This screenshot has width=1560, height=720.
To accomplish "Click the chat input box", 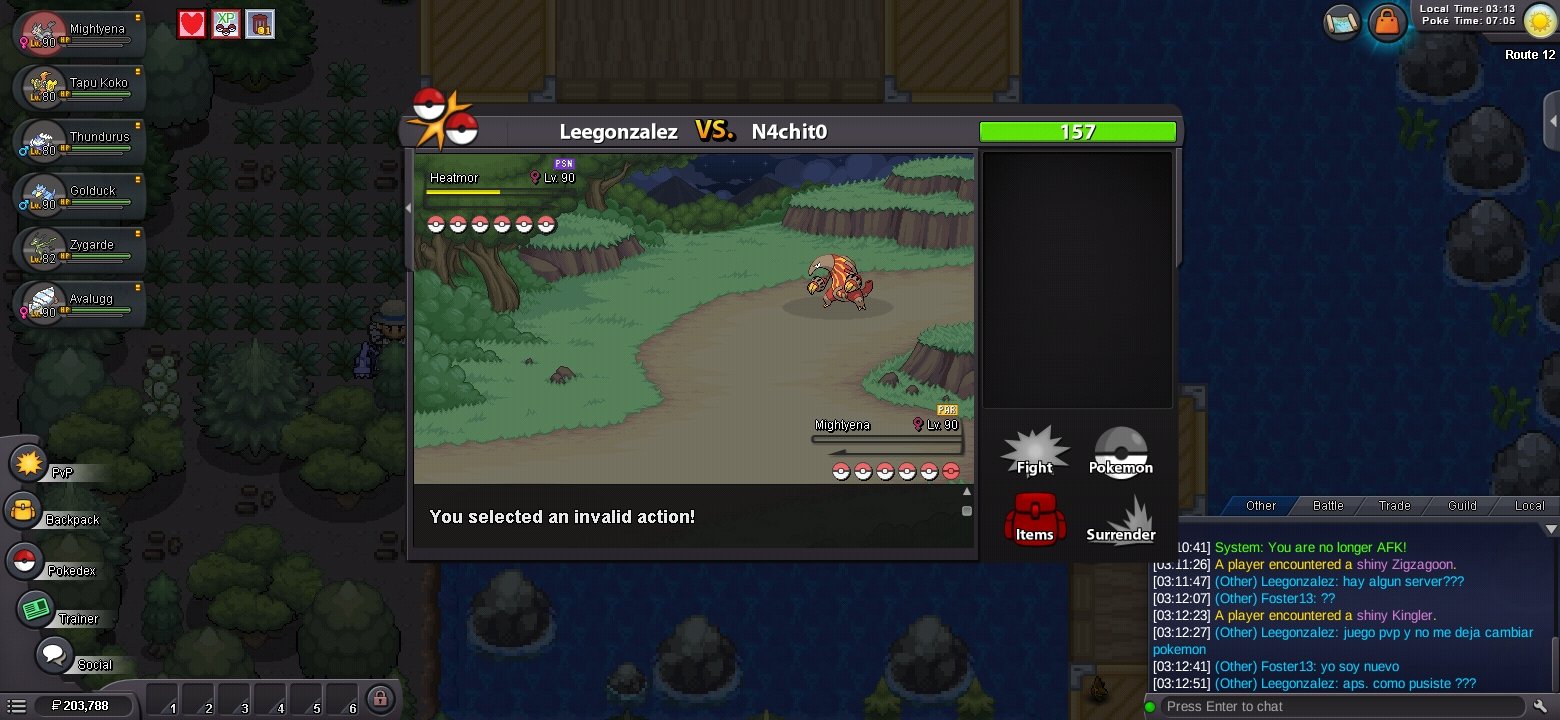I will coord(1340,707).
